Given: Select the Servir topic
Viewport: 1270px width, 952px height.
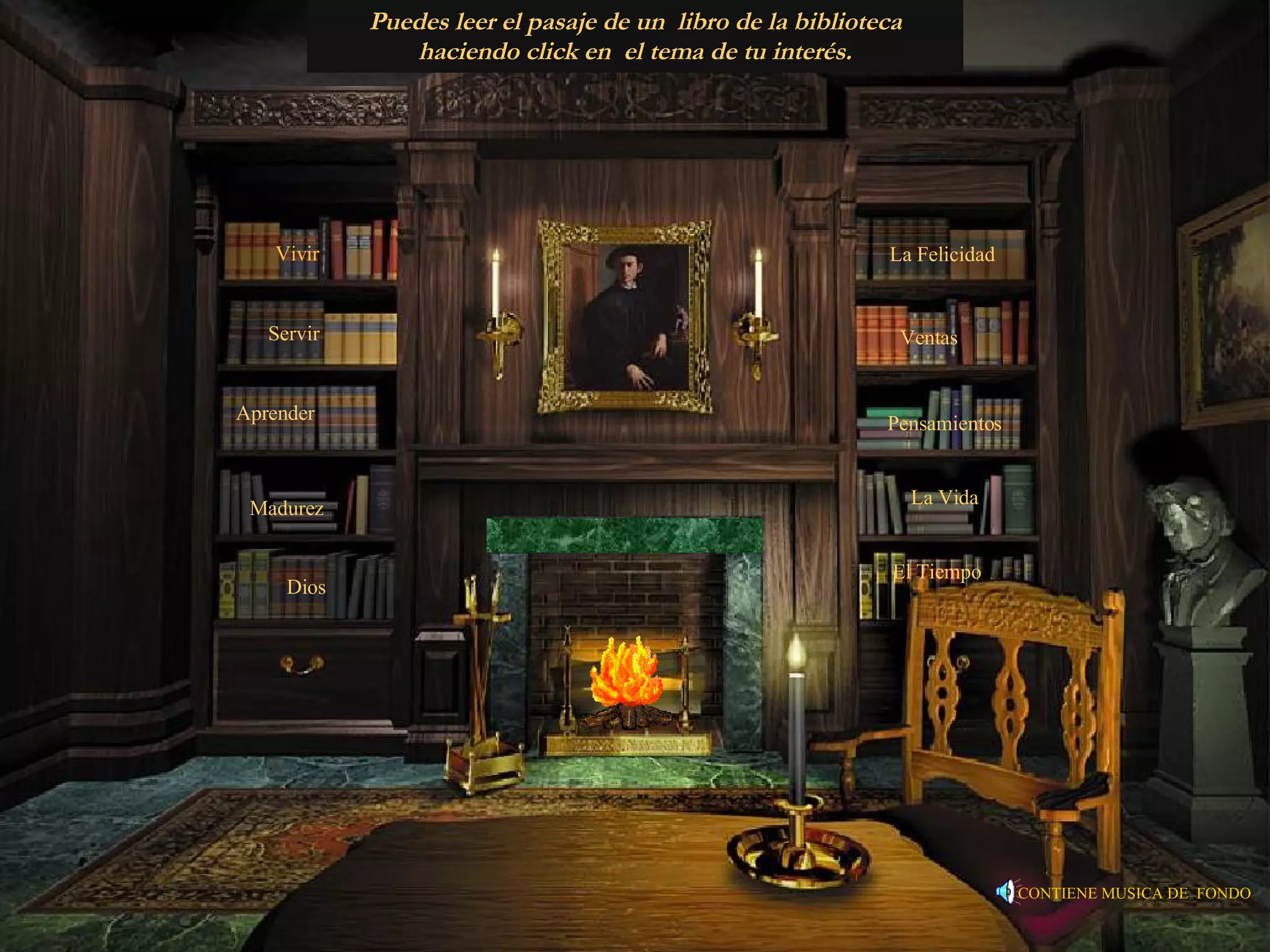Looking at the screenshot, I should point(294,334).
